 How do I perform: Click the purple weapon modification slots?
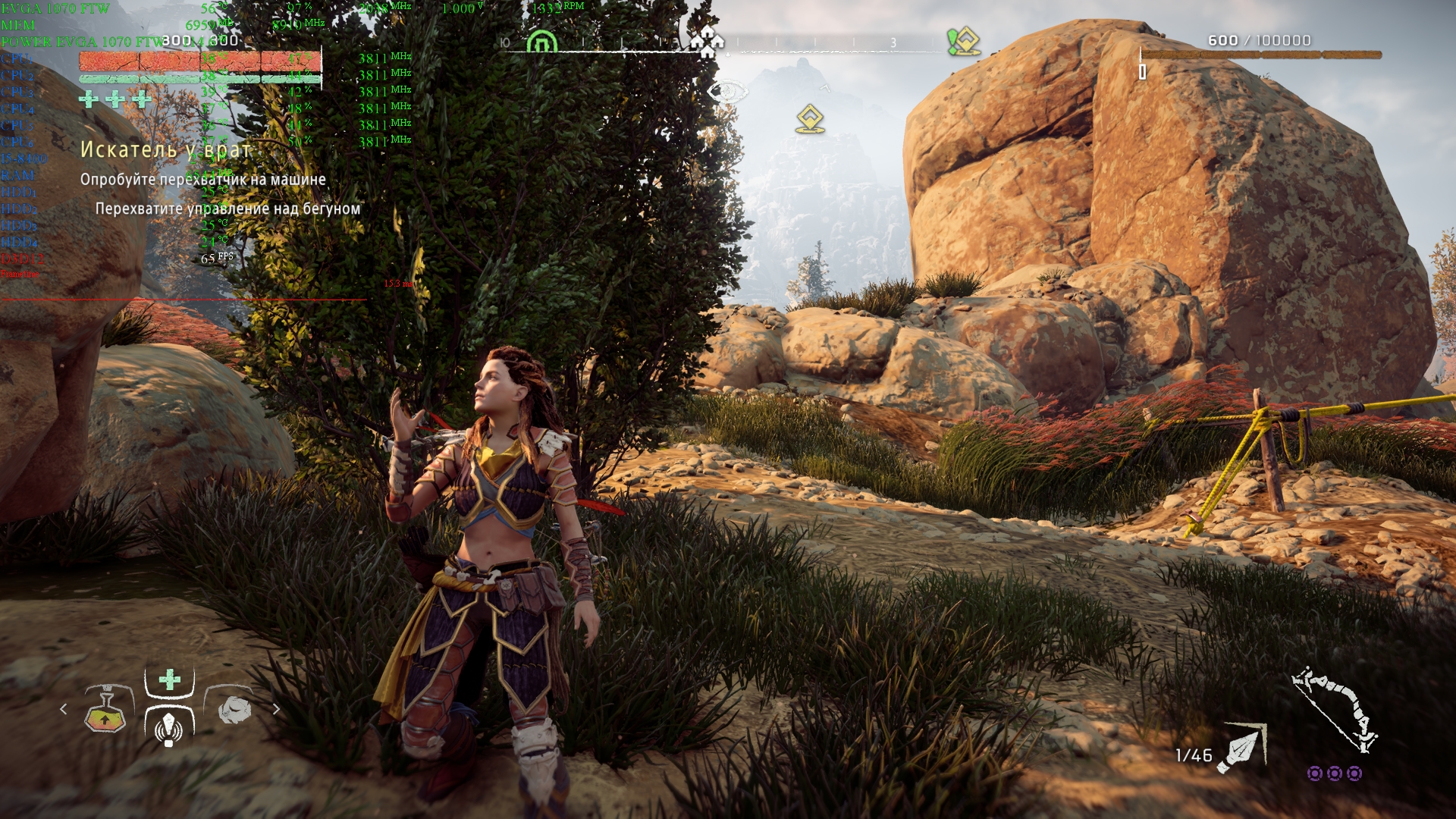1334,773
